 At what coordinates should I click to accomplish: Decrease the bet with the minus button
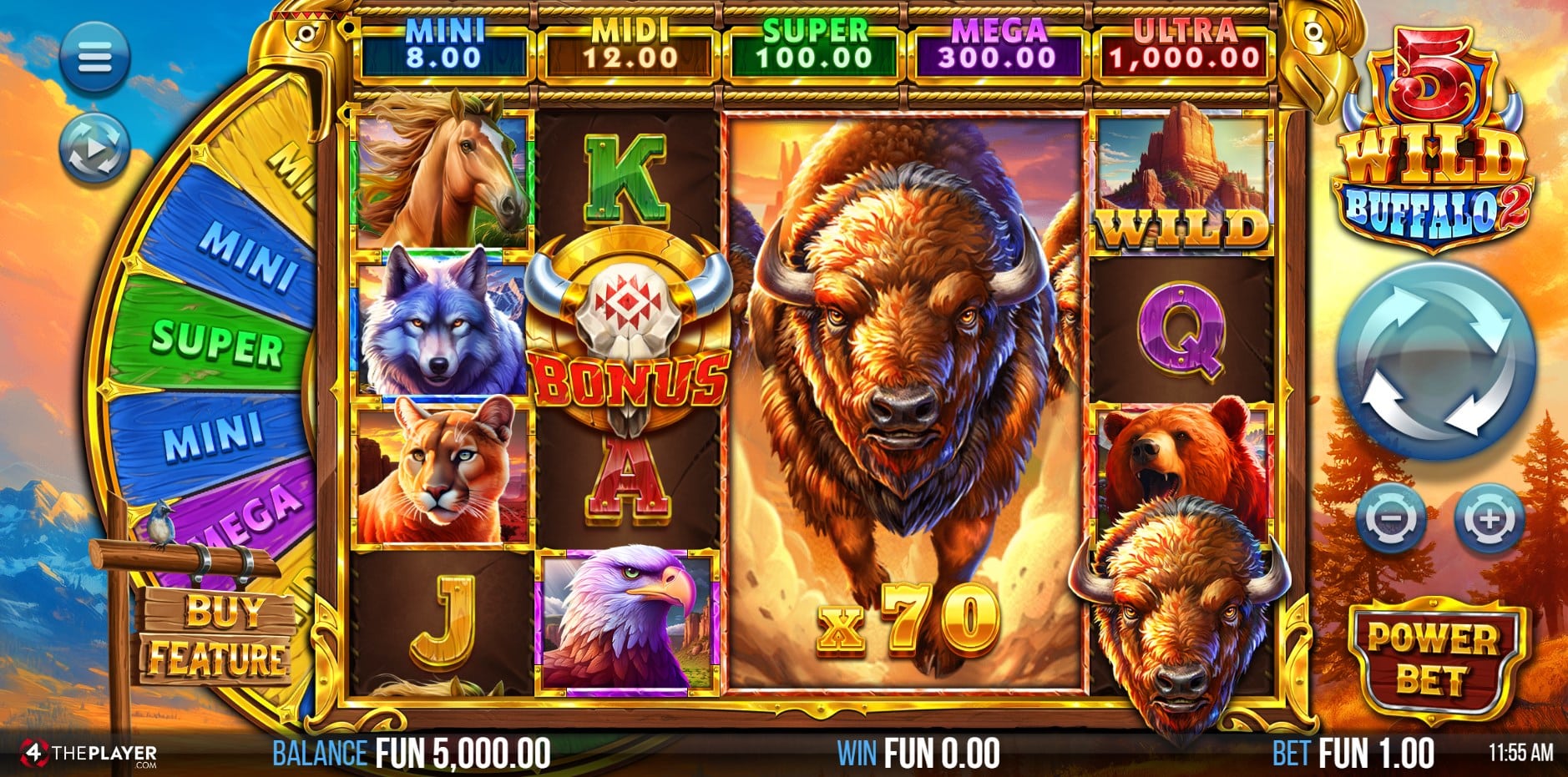1390,518
